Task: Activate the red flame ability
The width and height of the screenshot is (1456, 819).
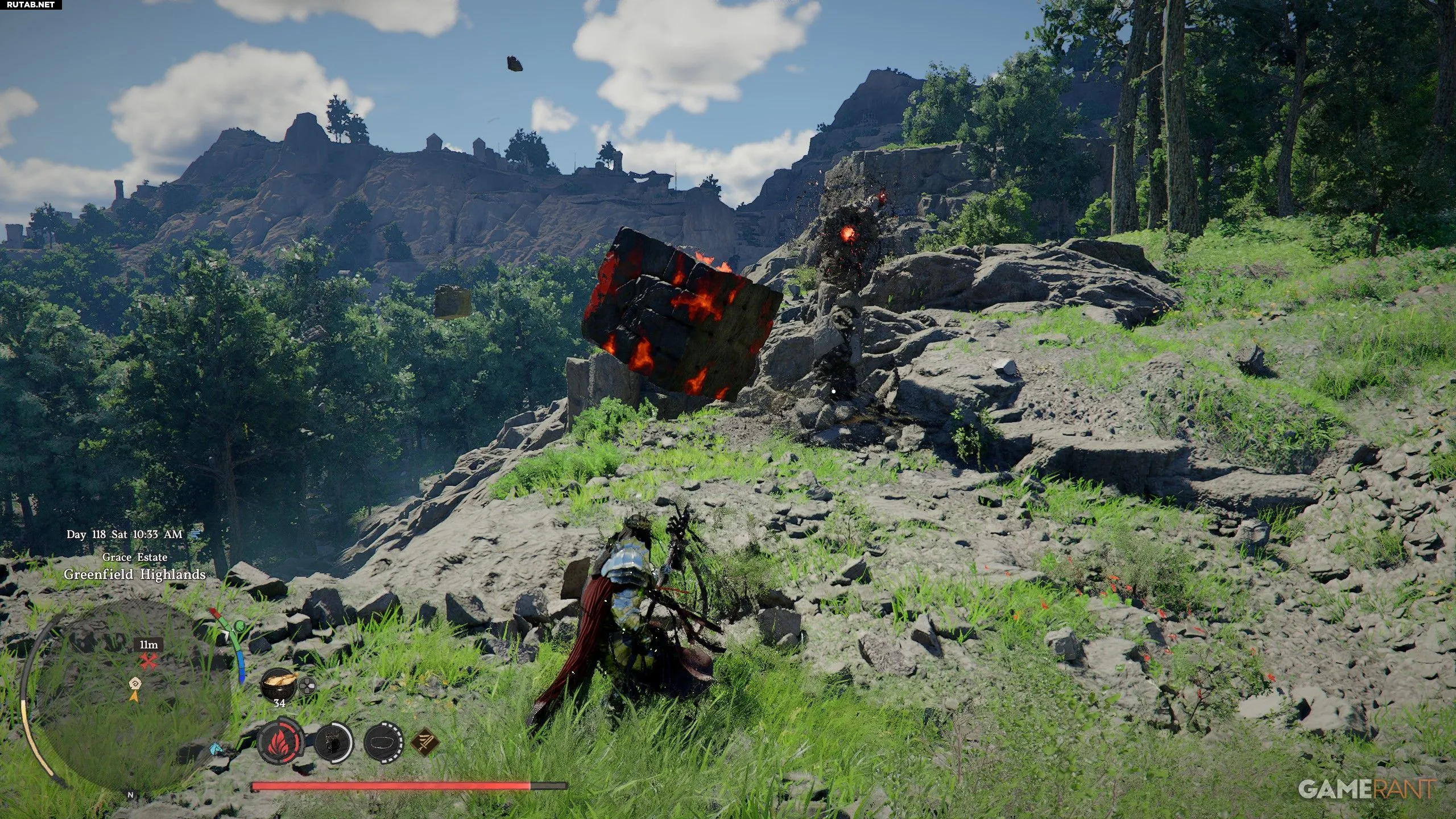Action: (x=278, y=743)
